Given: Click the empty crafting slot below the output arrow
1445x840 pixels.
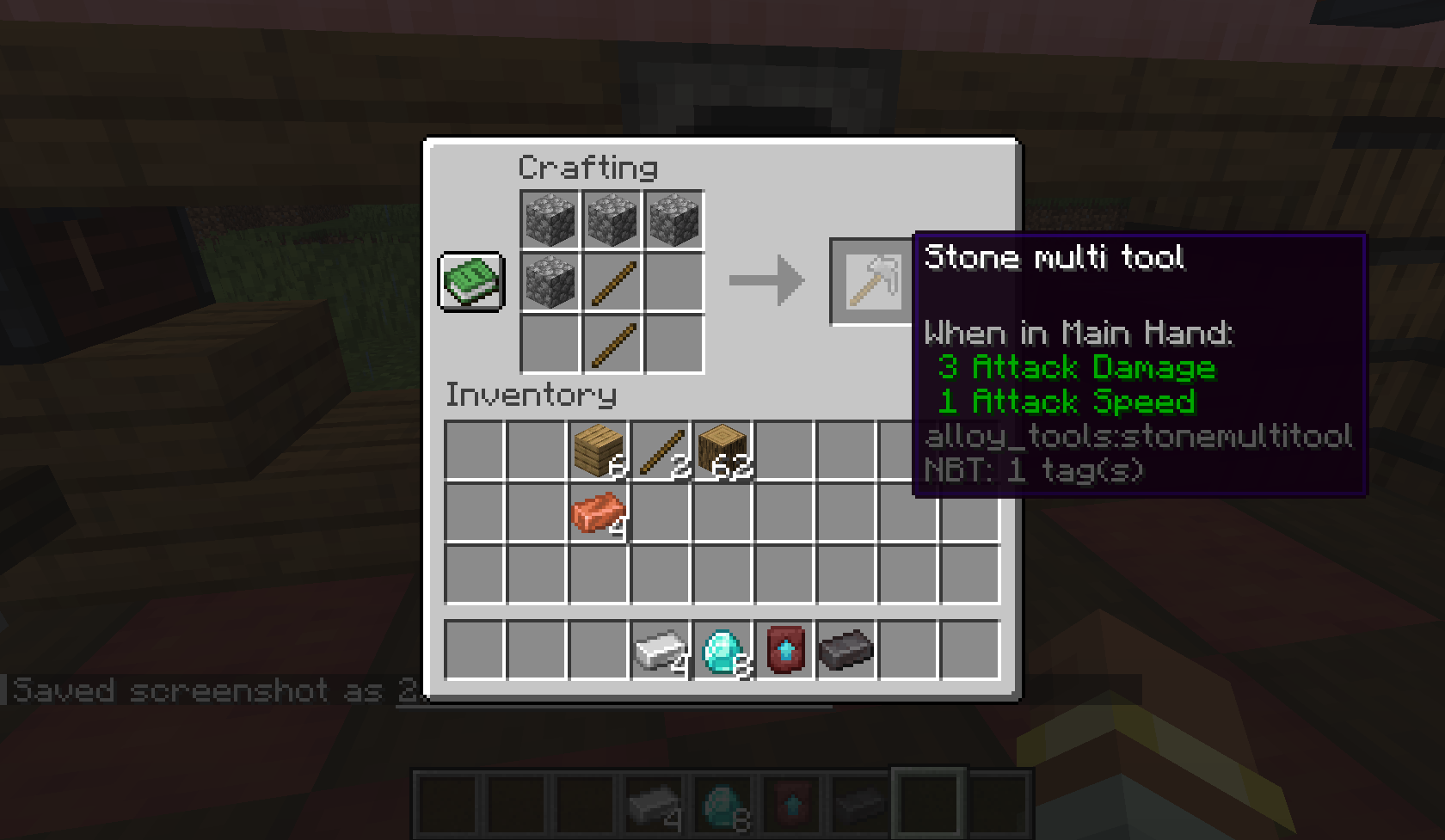Looking at the screenshot, I should (674, 342).
